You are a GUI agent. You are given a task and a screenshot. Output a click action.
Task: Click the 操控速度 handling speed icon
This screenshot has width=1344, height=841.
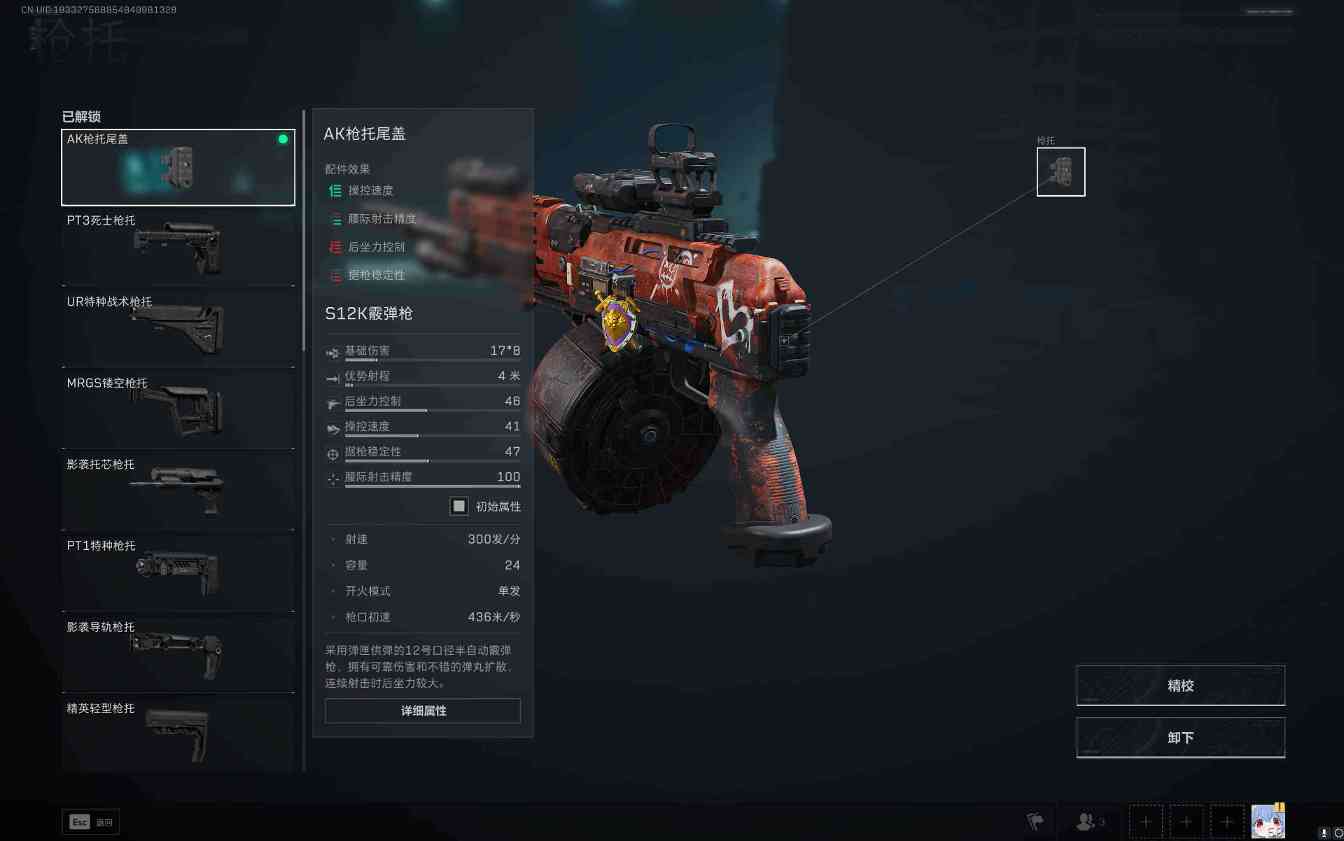pyautogui.click(x=332, y=426)
